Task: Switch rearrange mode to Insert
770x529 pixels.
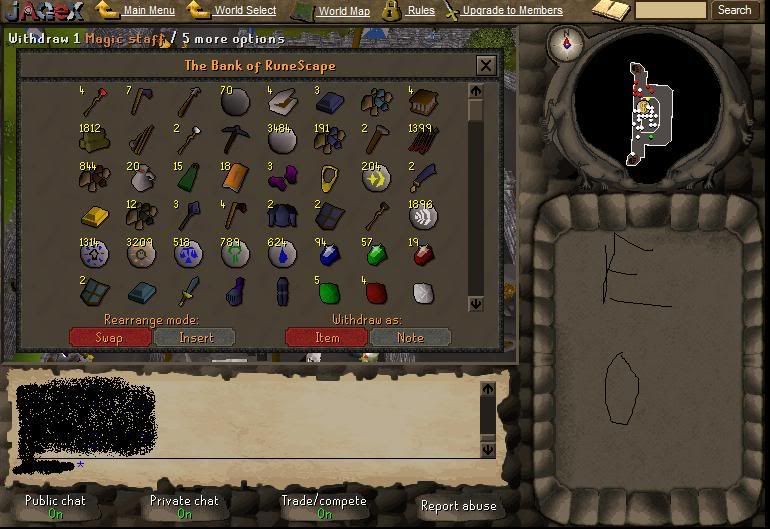Action: tap(195, 337)
